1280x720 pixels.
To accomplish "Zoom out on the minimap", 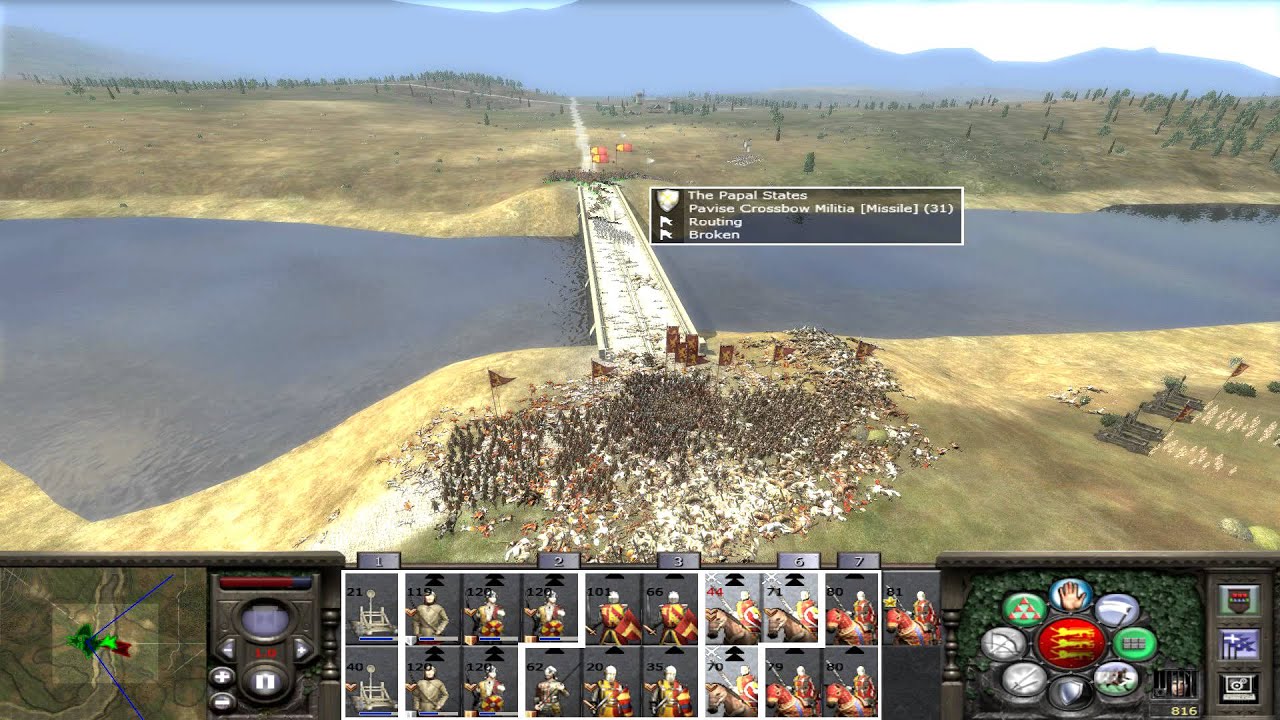I will pos(222,702).
